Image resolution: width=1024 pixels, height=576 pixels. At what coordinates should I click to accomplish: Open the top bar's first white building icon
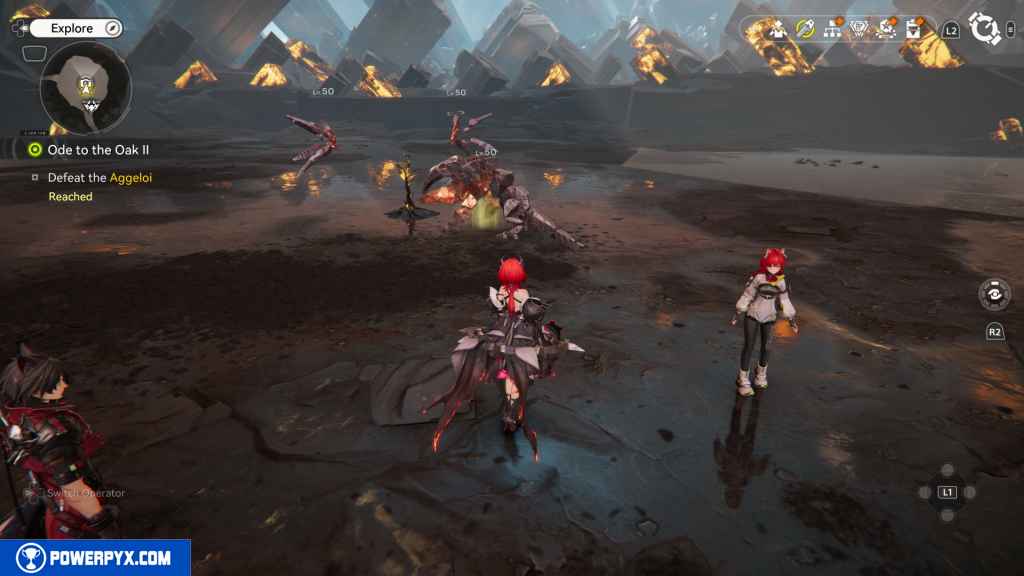point(778,29)
